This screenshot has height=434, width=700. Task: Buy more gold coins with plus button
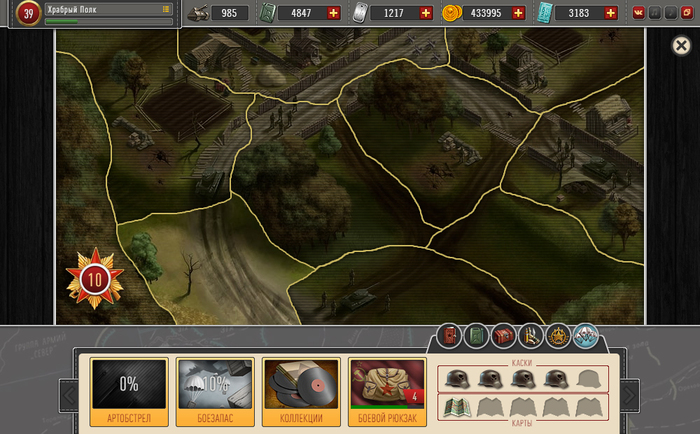[518, 13]
